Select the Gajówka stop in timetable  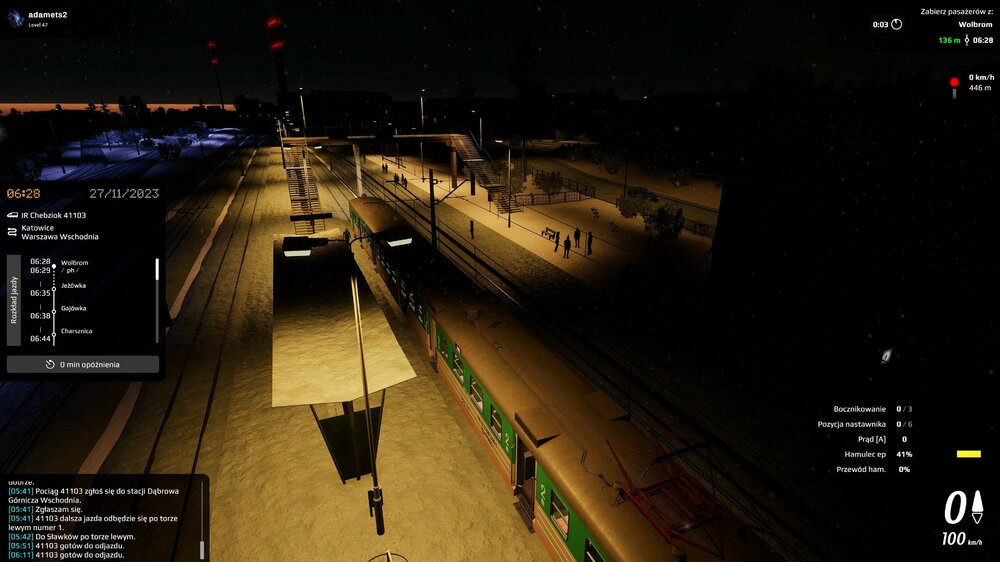coord(74,308)
